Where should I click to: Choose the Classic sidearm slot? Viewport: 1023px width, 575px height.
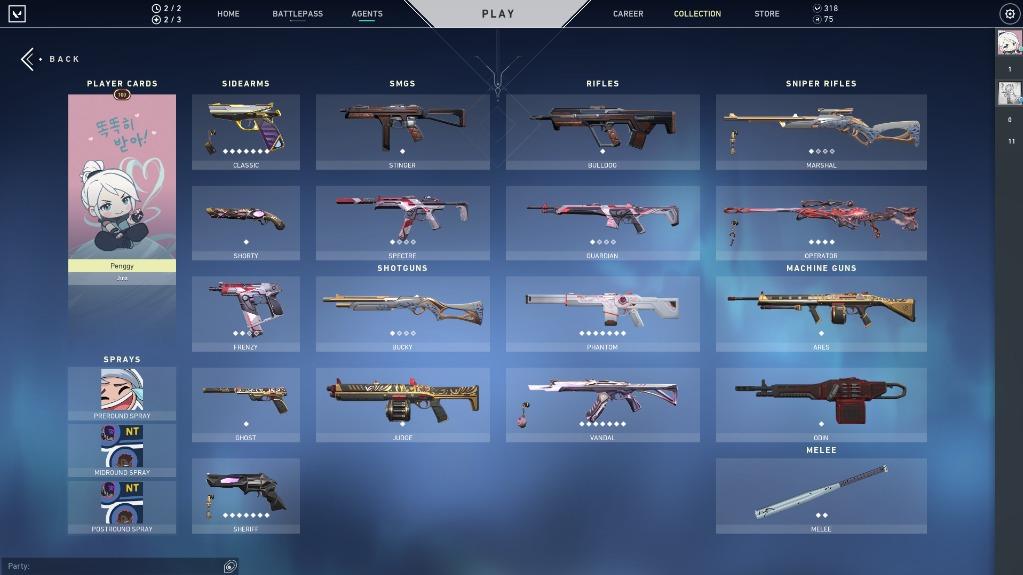coord(246,132)
